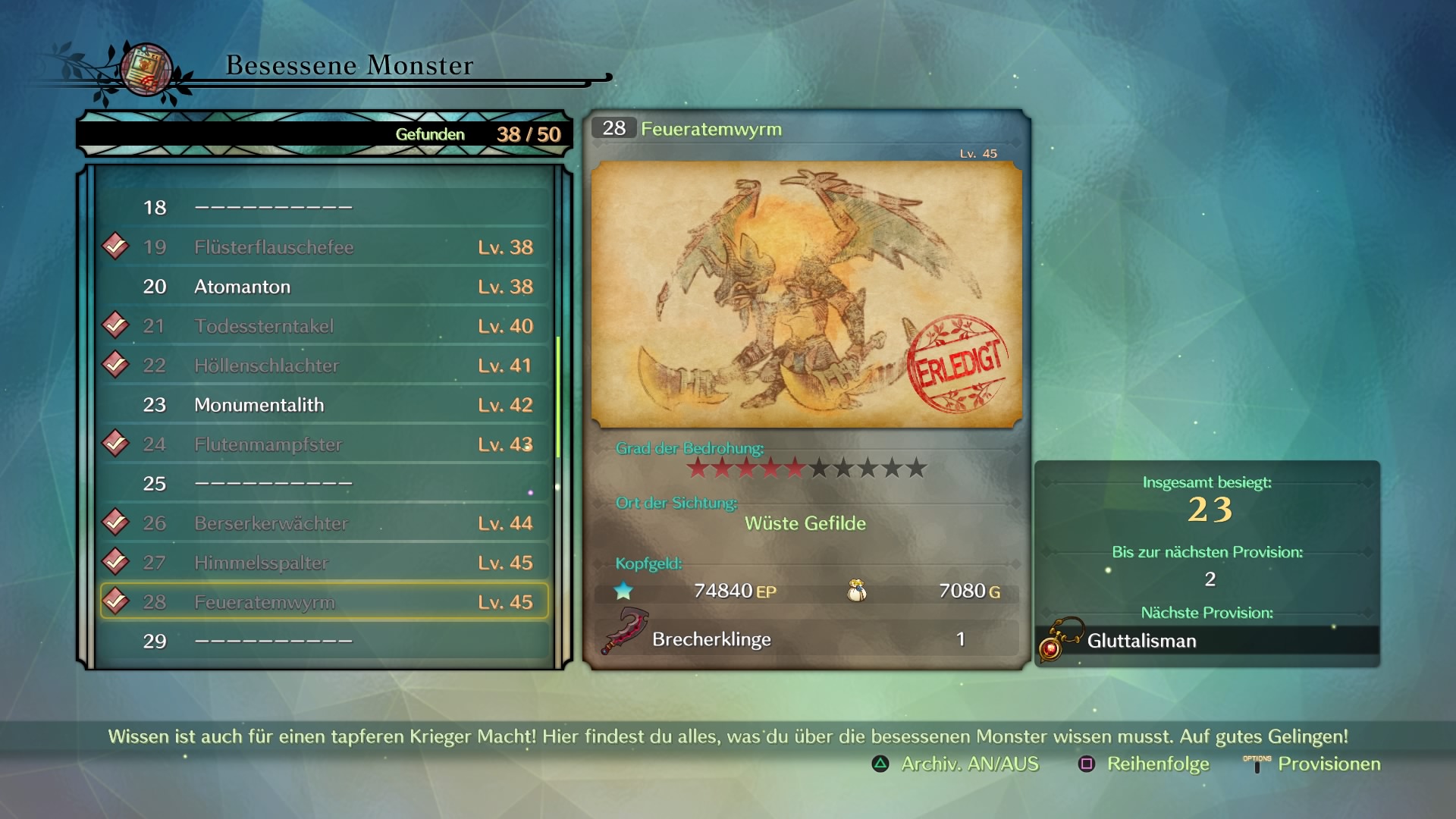Choose undiscovered entry number 25
Image resolution: width=1456 pixels, height=819 pixels.
tap(325, 484)
